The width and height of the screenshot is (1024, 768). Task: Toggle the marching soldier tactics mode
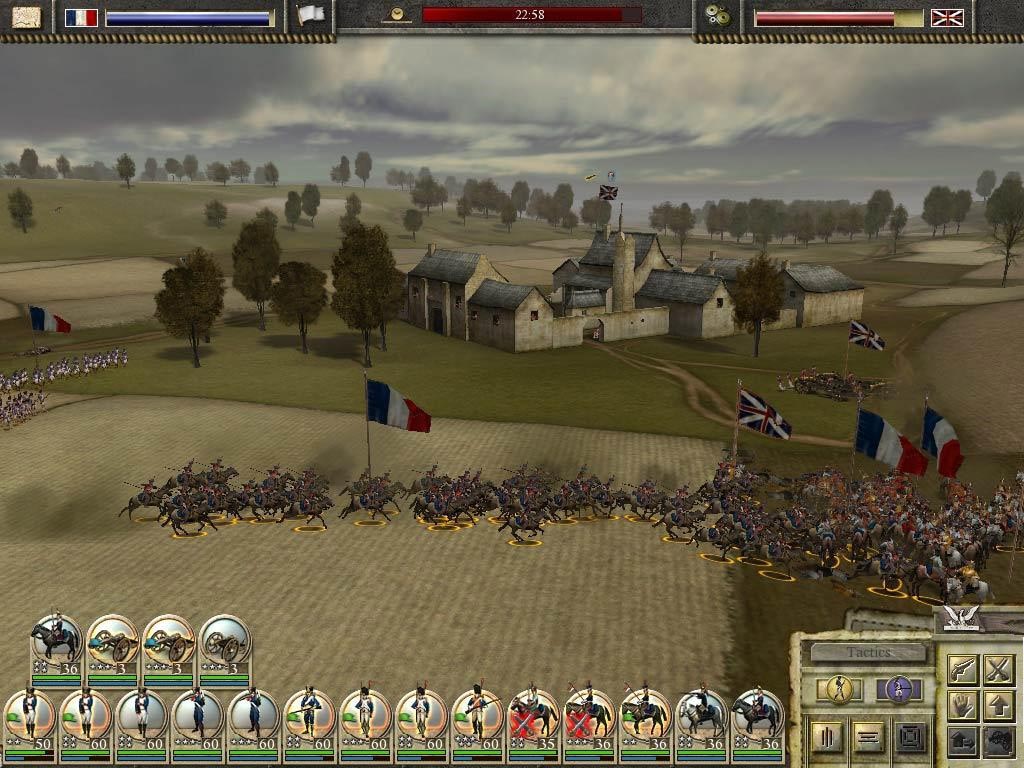839,690
